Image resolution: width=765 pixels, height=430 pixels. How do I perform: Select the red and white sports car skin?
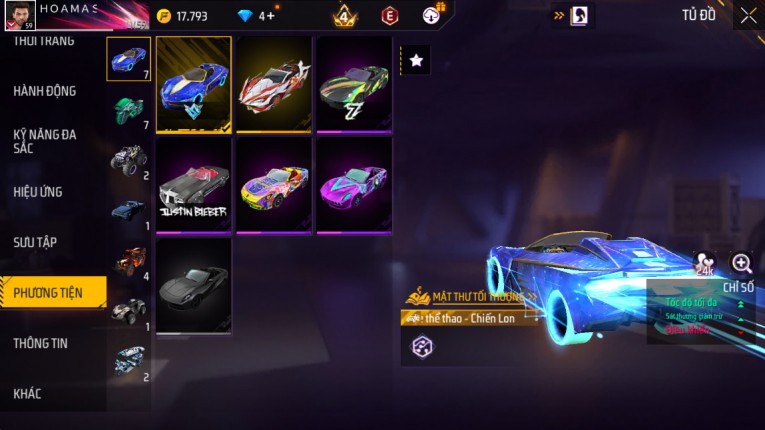click(x=274, y=85)
